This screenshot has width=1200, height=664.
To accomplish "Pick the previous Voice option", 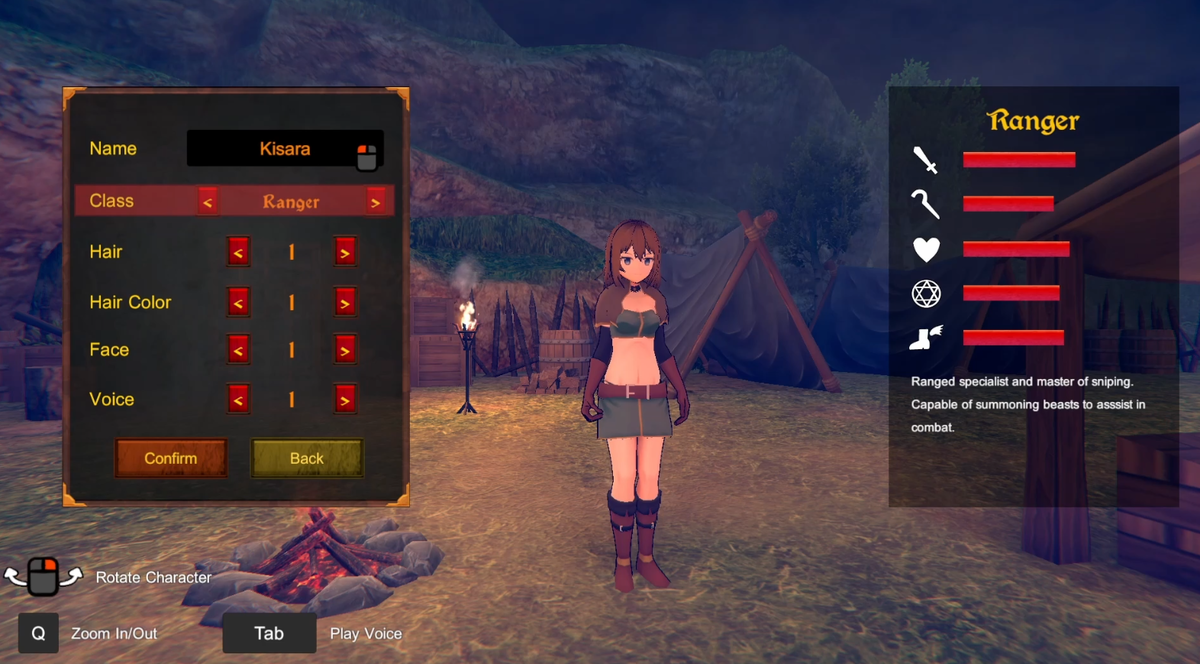I will pos(238,399).
